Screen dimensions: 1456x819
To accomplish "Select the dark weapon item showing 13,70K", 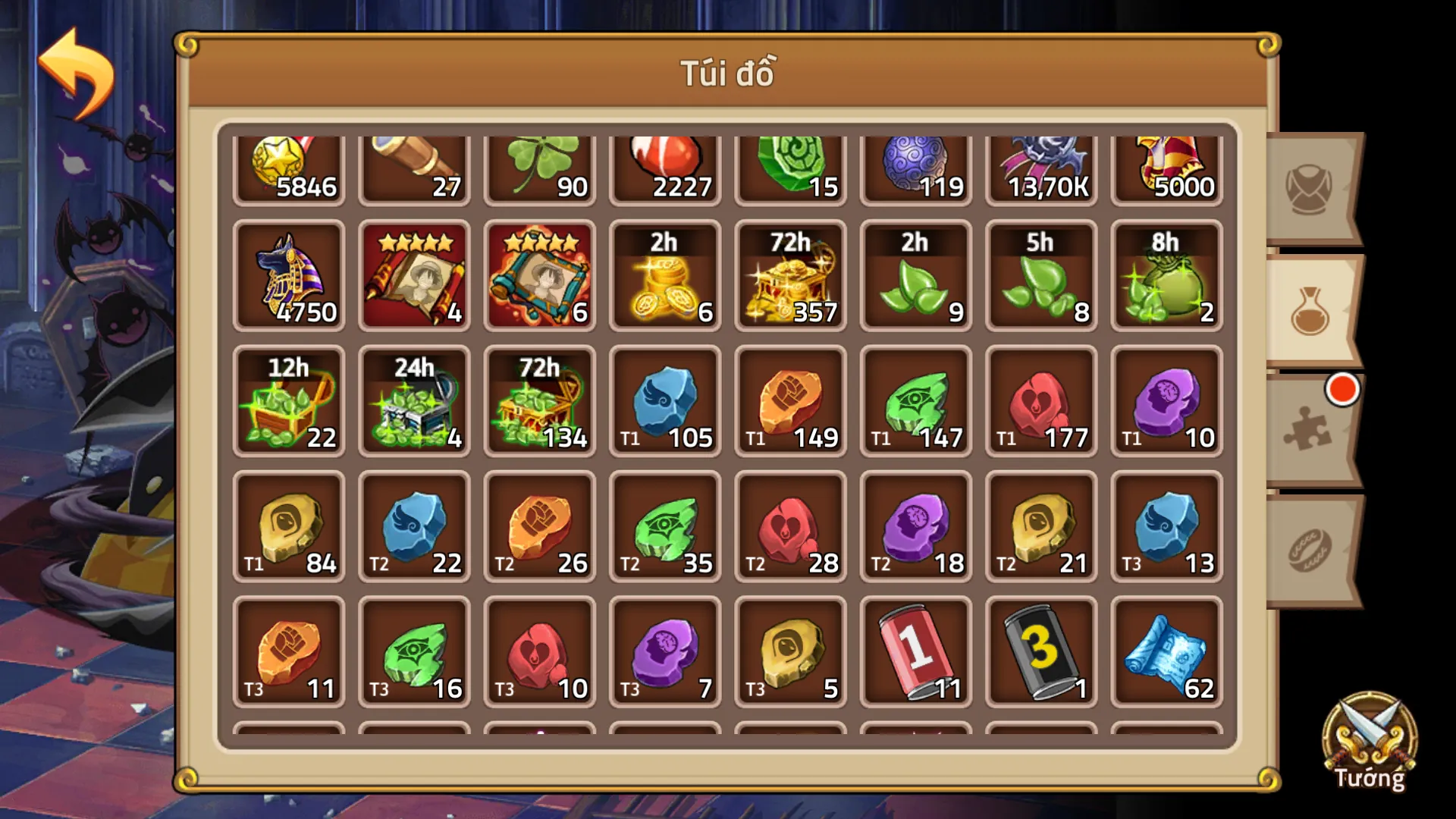I will pyautogui.click(x=1040, y=167).
